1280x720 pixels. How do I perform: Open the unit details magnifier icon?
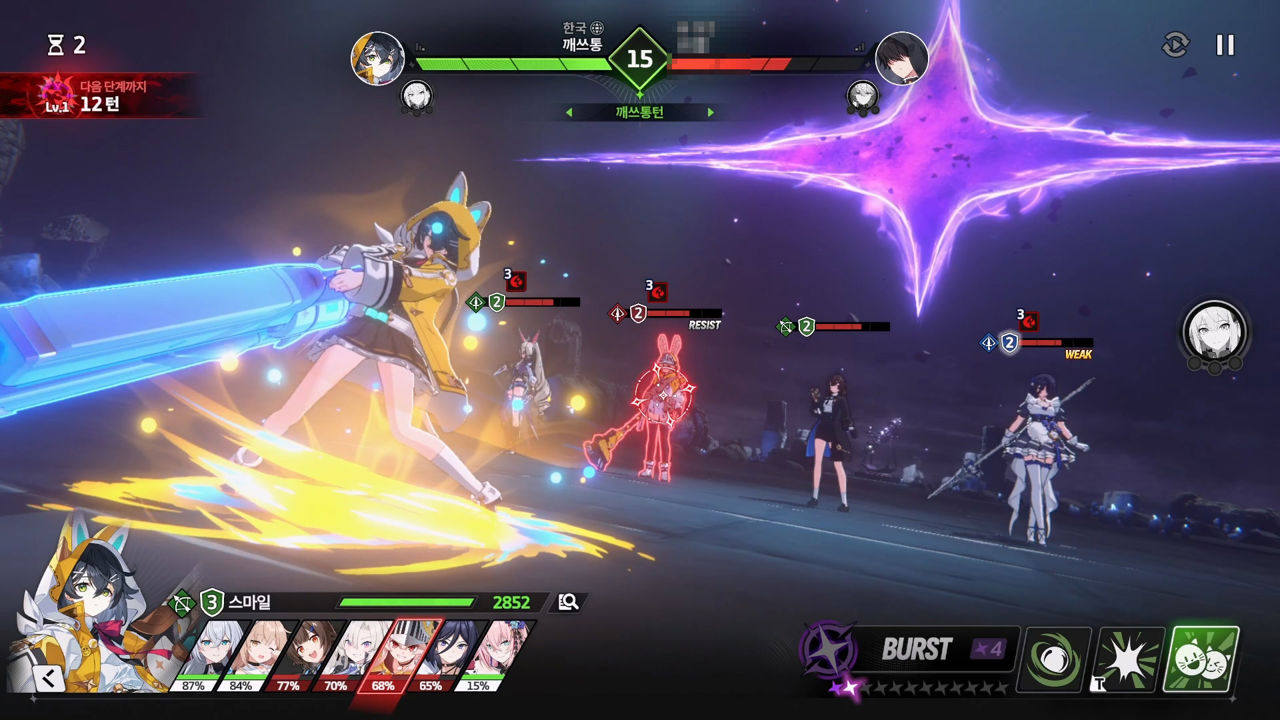pos(569,602)
